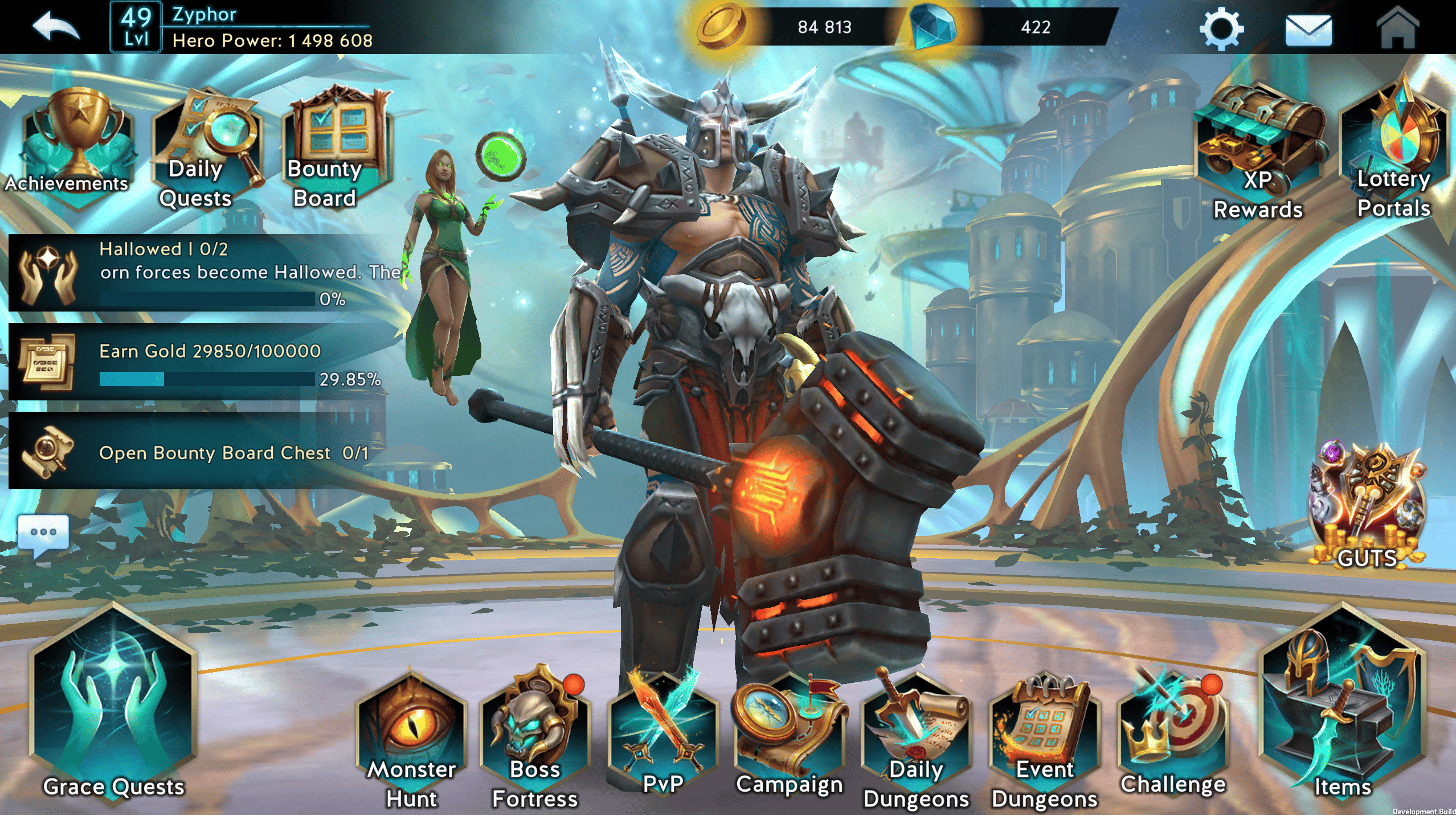Go back using the arrow button

(x=55, y=27)
